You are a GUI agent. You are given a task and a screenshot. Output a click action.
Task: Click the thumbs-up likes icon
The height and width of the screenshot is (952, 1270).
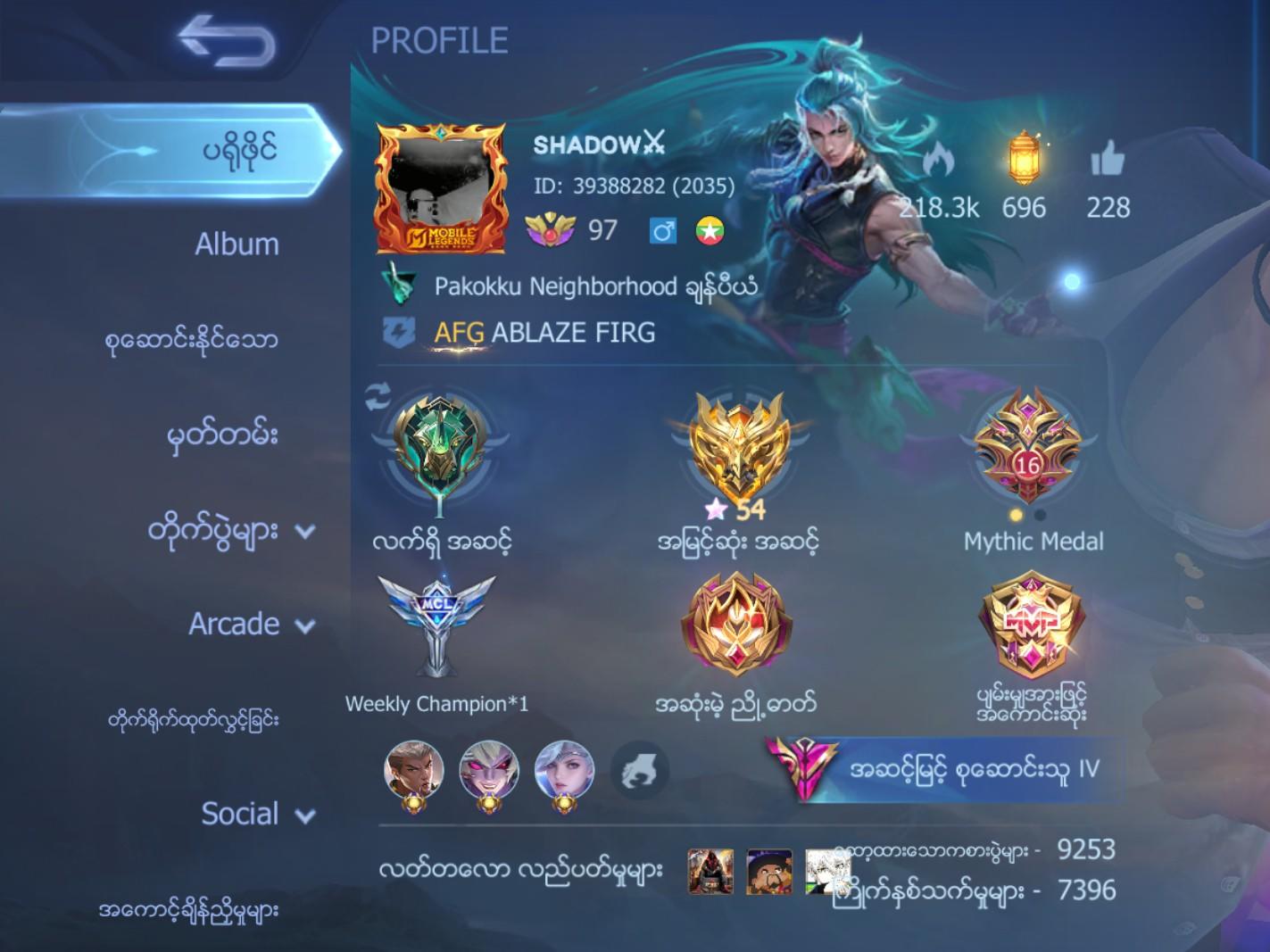[1109, 160]
